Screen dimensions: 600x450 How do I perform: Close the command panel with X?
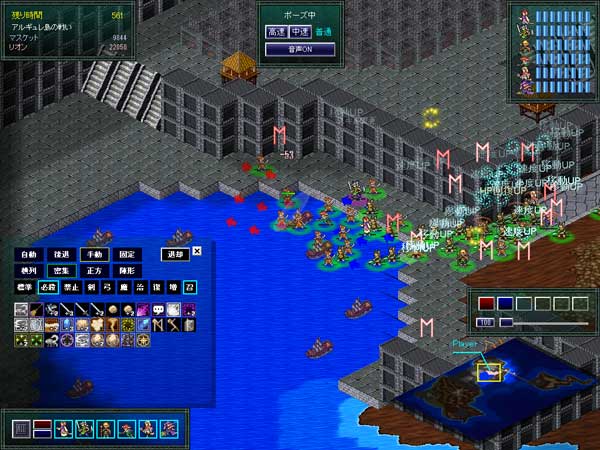tap(197, 251)
